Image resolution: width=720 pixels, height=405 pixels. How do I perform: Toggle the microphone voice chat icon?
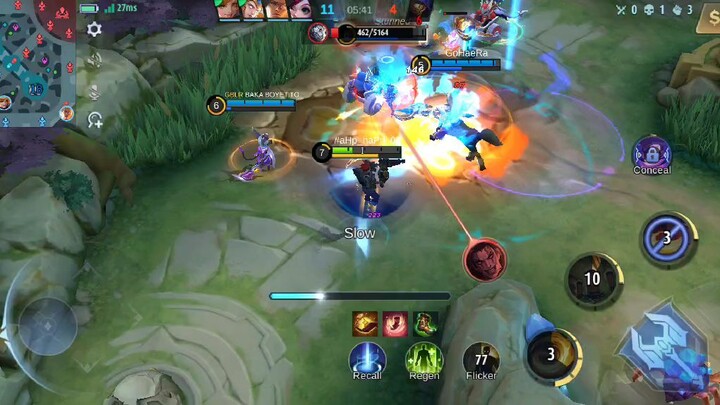(94, 91)
